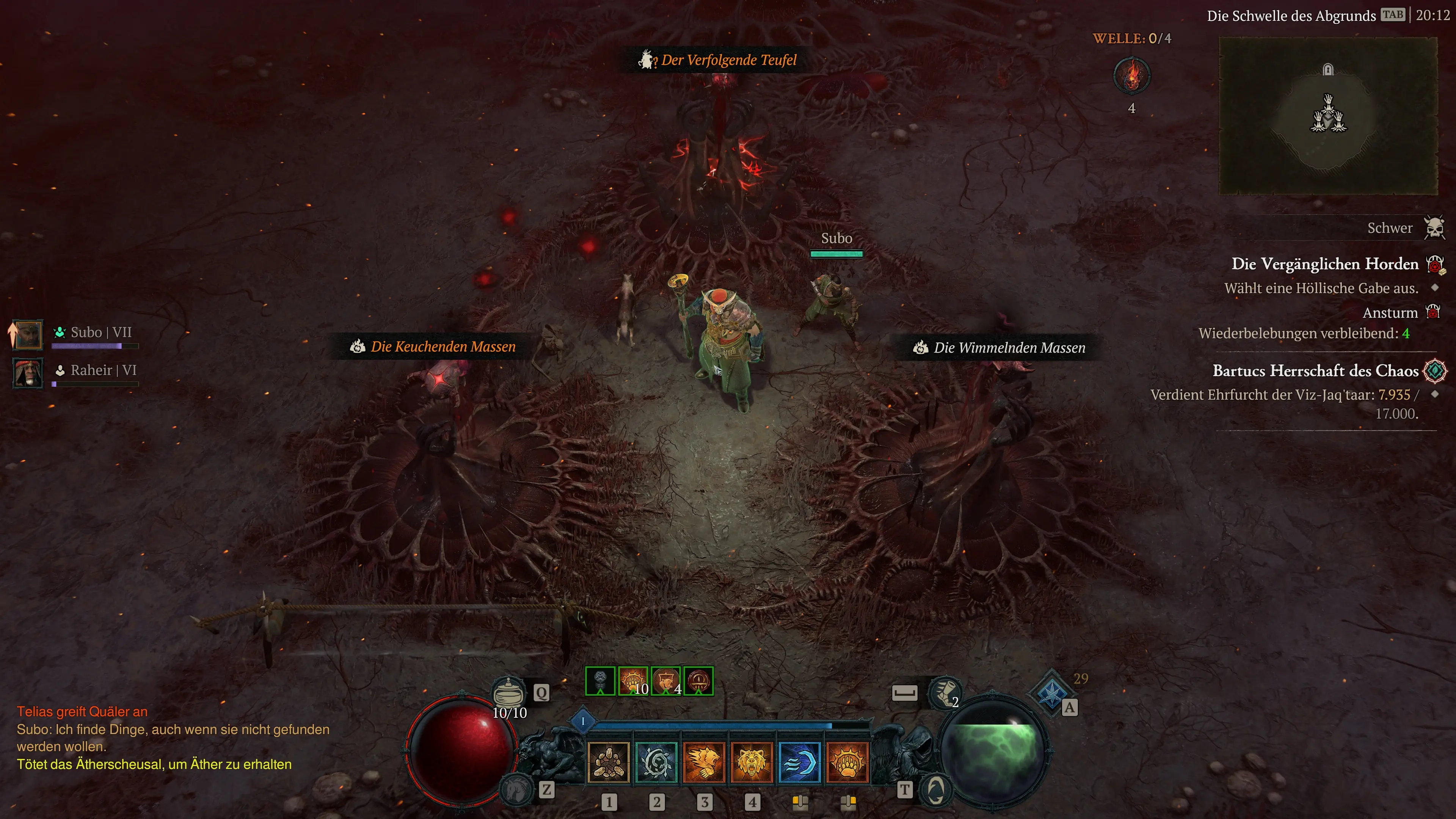1456x819 pixels.
Task: Trigger the lunging bear skill
Action: pos(704,763)
